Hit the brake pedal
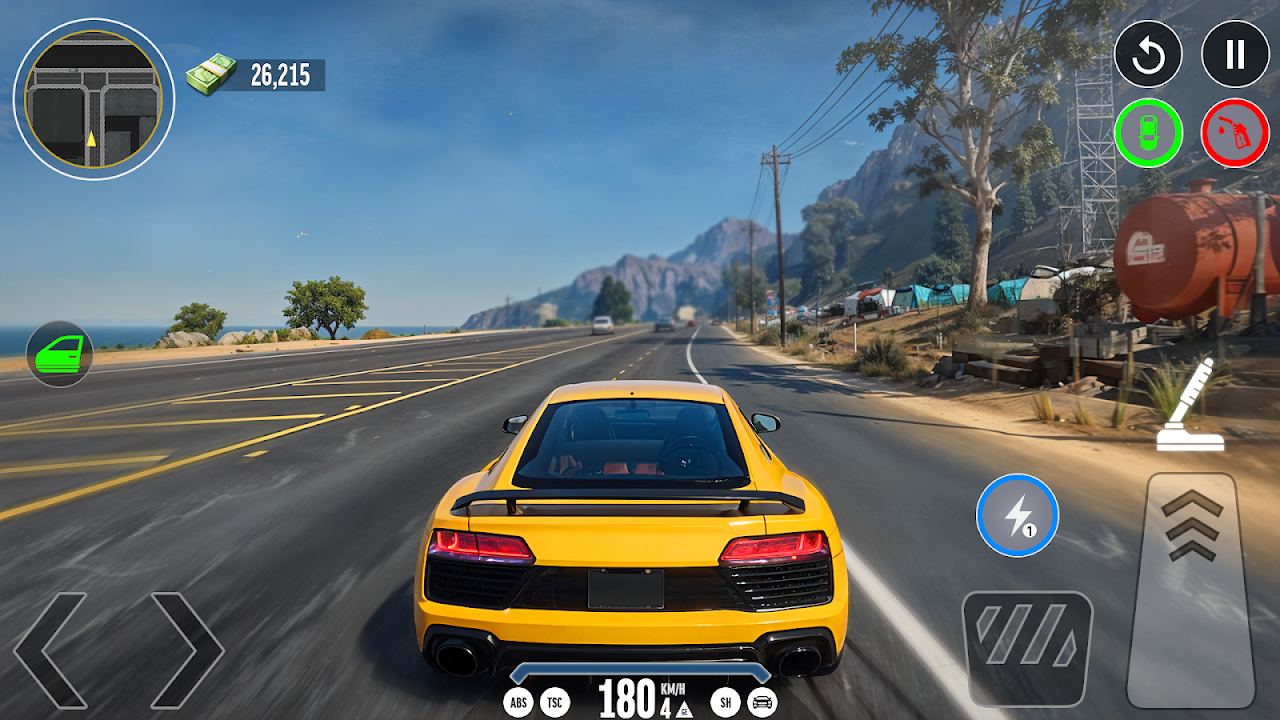1280x720 pixels. tap(1027, 648)
